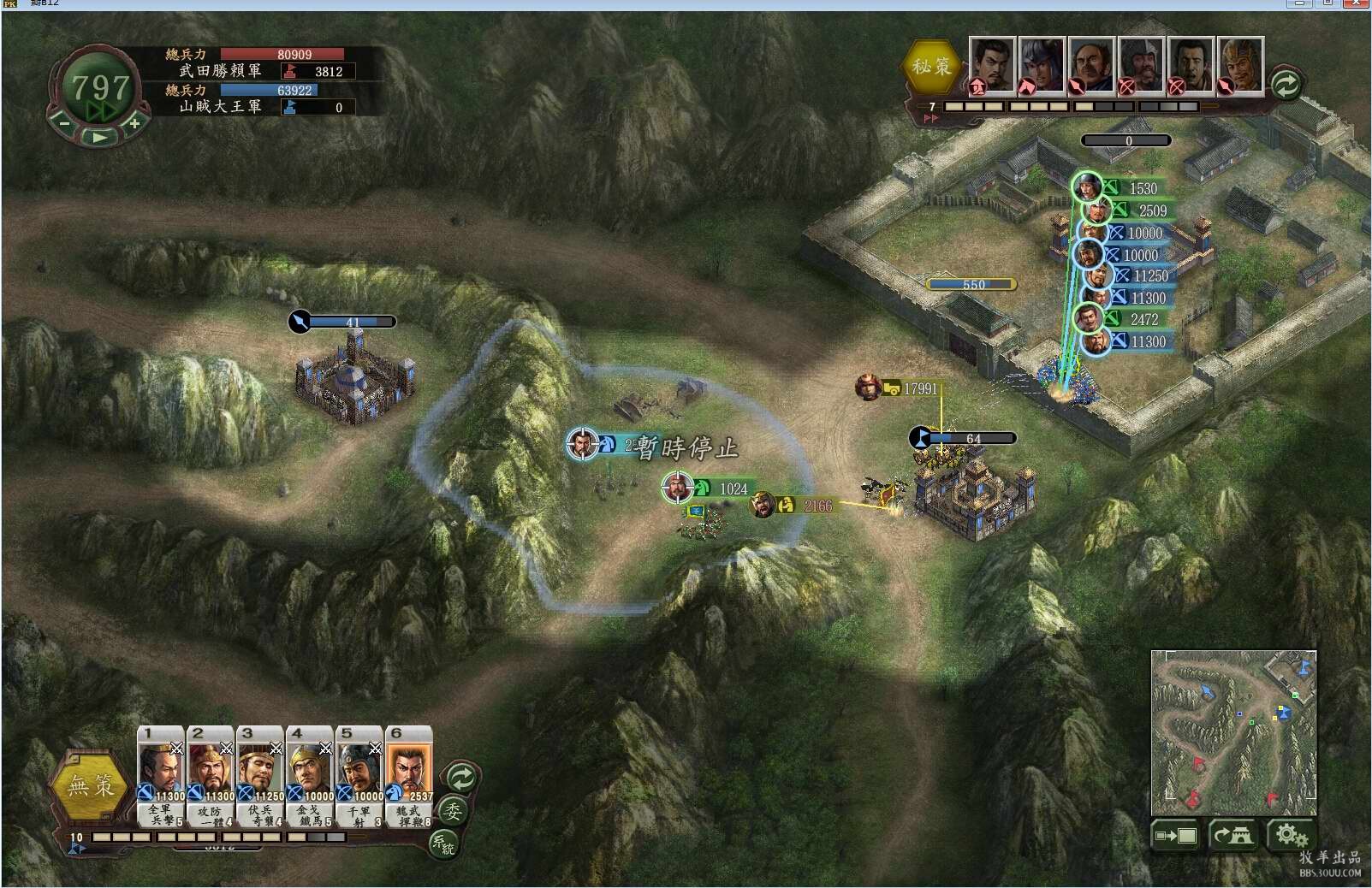Click the play button under the timer

pos(99,137)
